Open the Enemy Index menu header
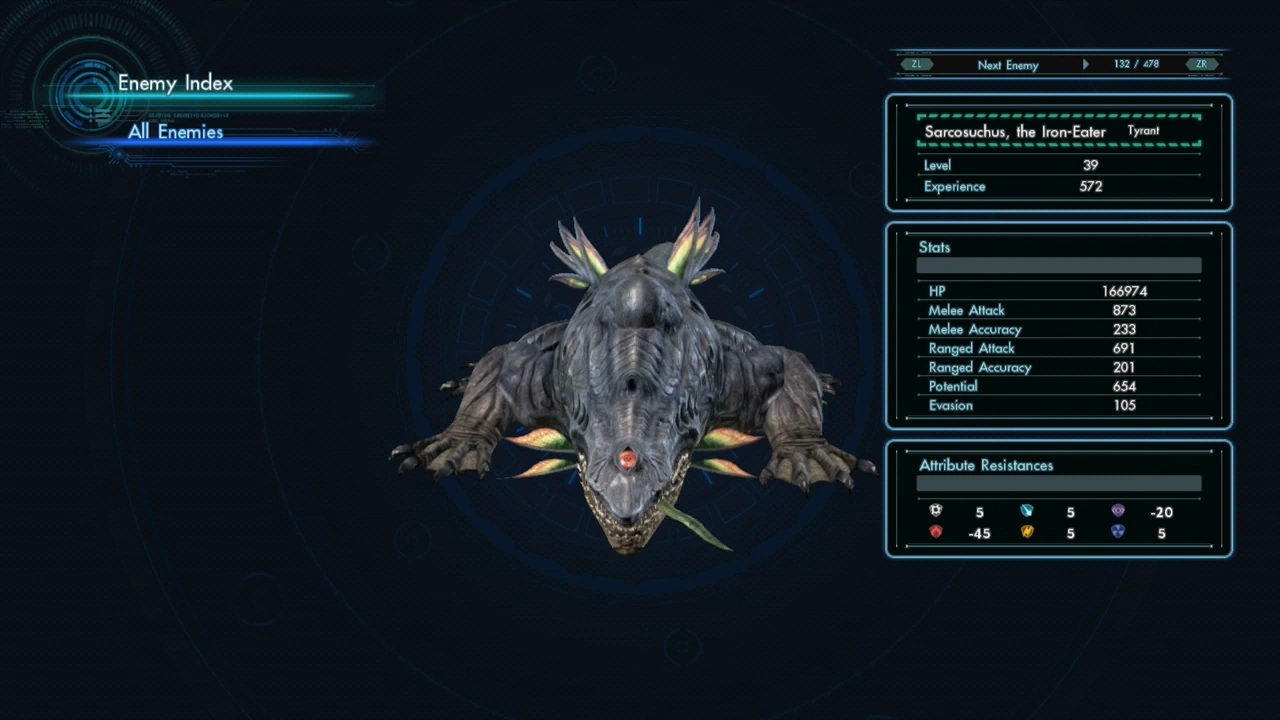 (175, 83)
